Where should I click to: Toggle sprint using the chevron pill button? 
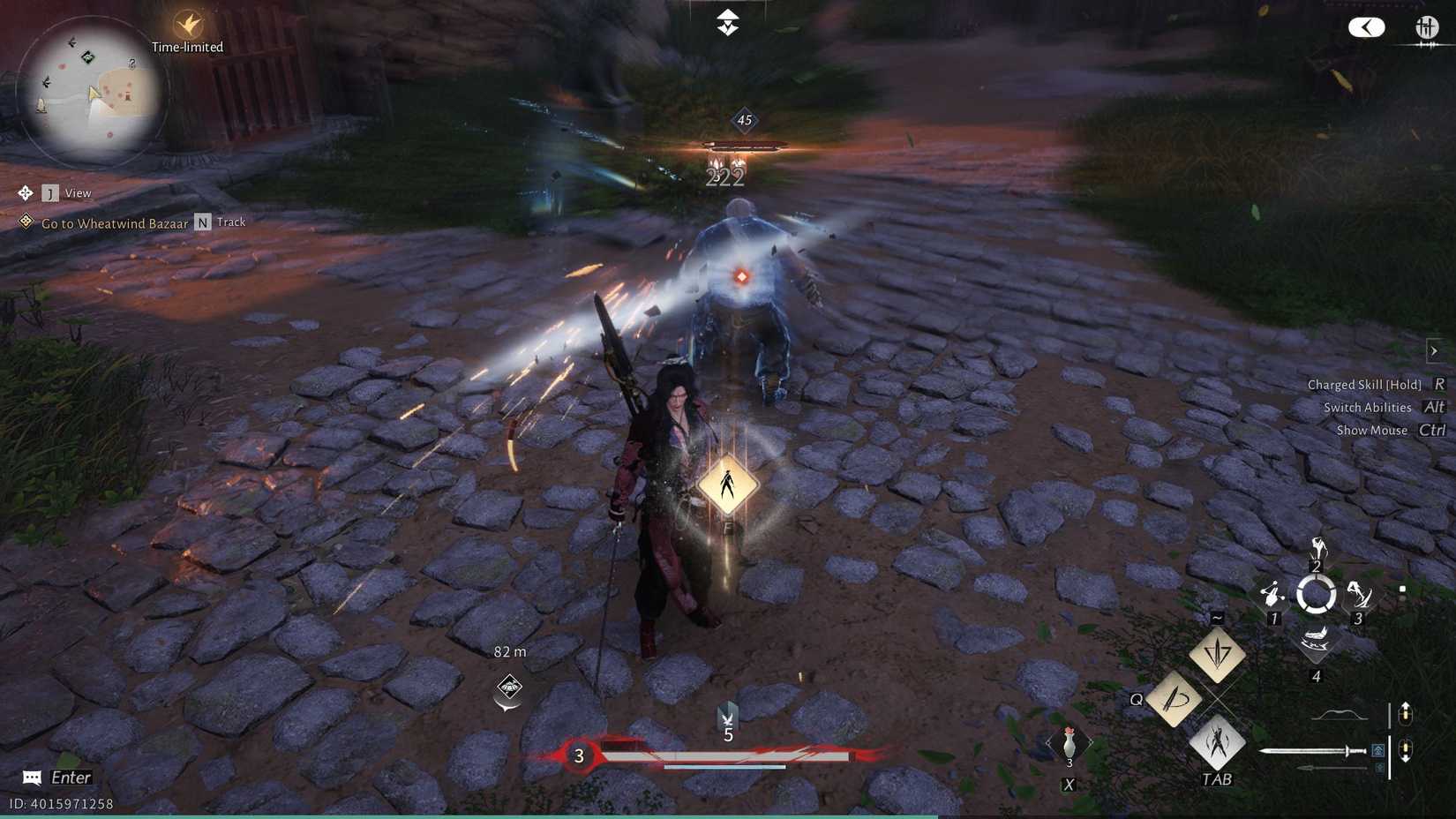click(1367, 27)
